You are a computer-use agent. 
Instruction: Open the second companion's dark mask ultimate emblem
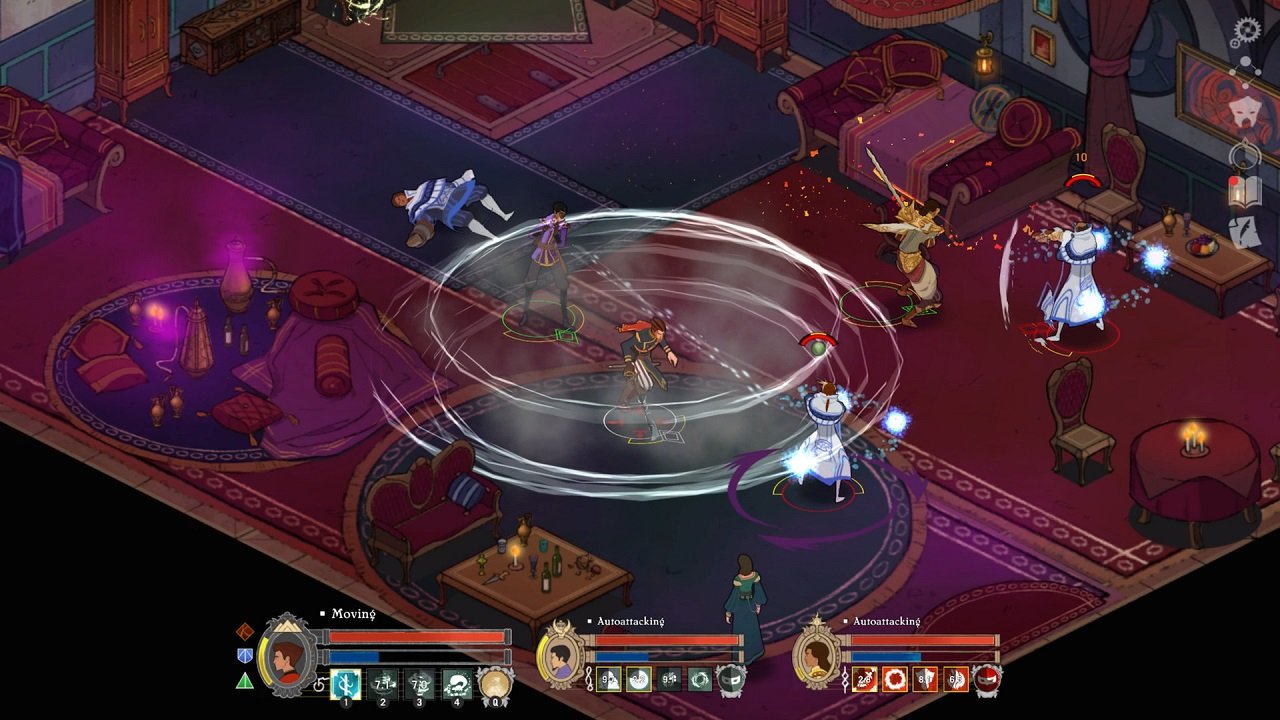pyautogui.click(x=730, y=681)
